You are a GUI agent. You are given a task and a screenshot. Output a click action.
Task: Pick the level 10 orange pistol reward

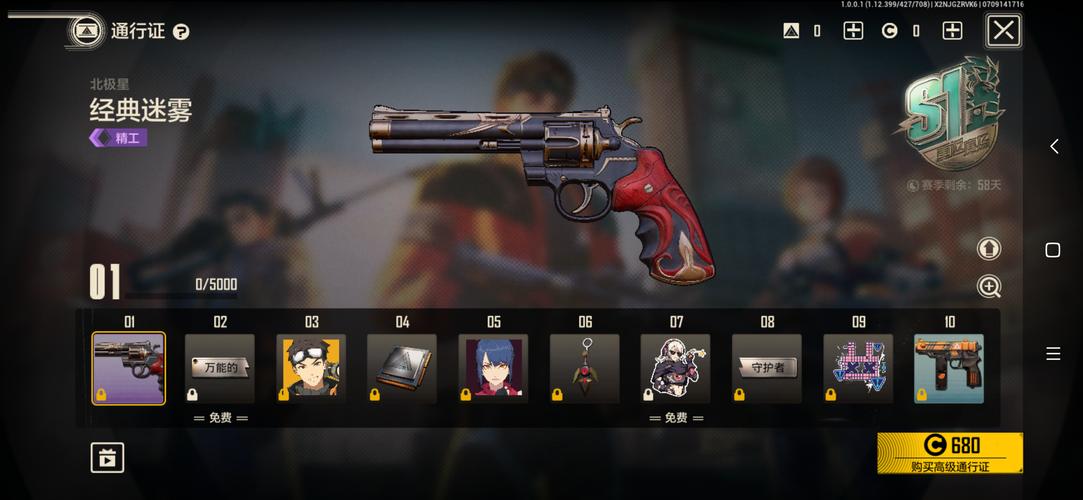[949, 368]
